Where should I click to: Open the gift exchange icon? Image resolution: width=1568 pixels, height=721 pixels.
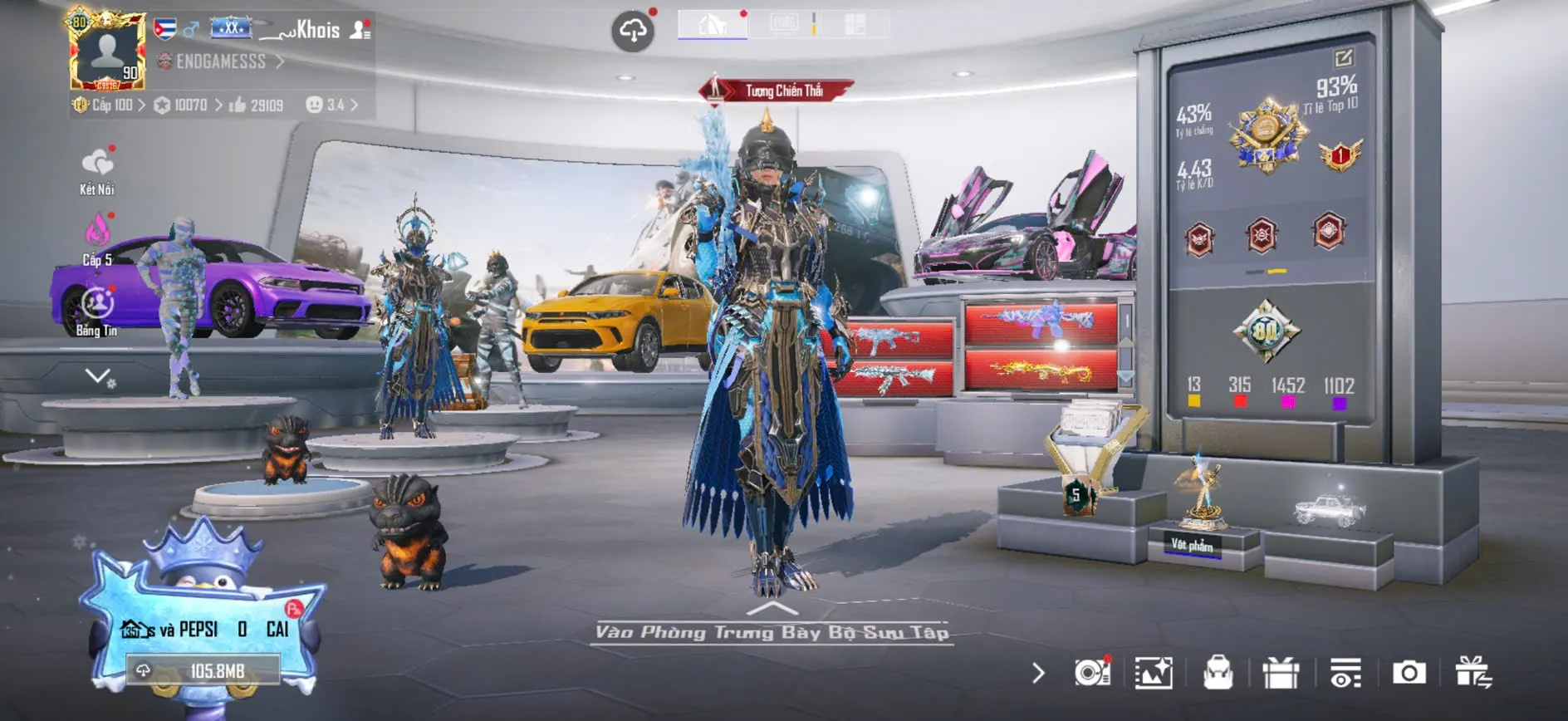[1472, 673]
